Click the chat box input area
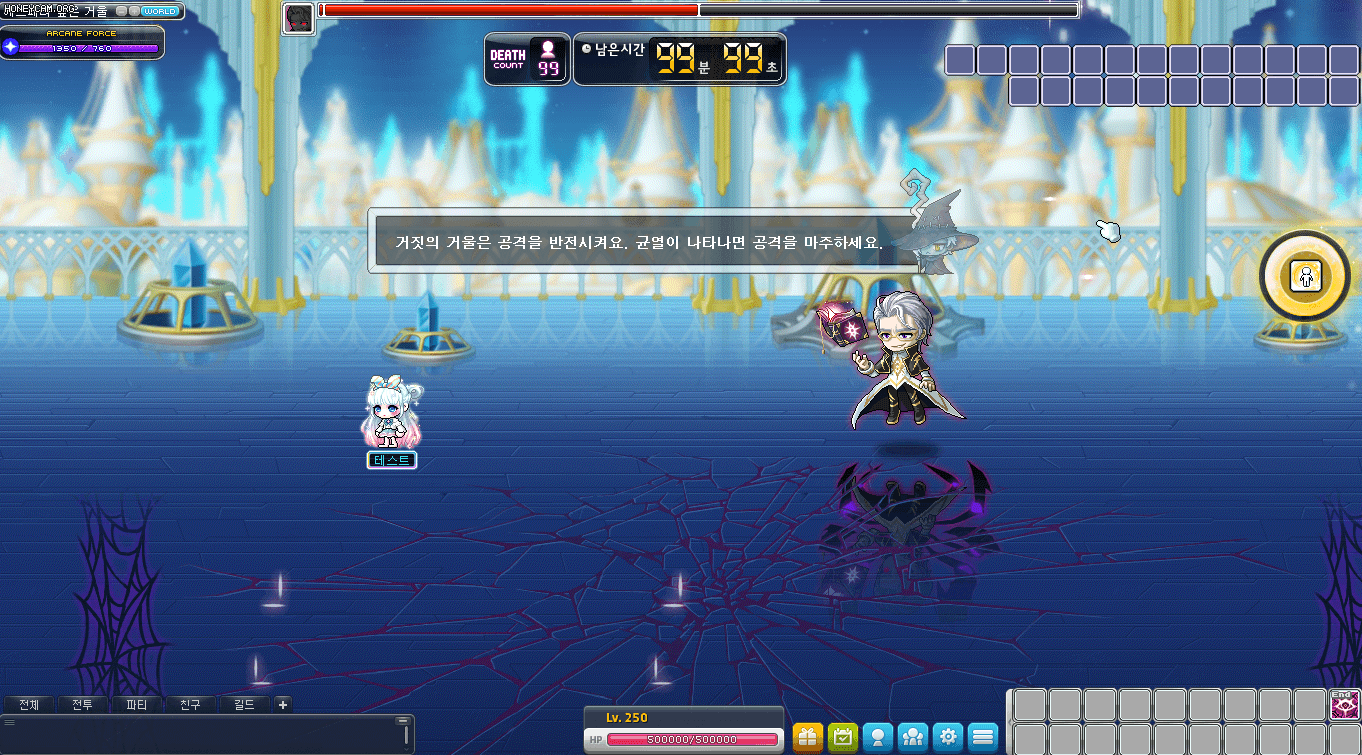1362x755 pixels. tap(200, 735)
